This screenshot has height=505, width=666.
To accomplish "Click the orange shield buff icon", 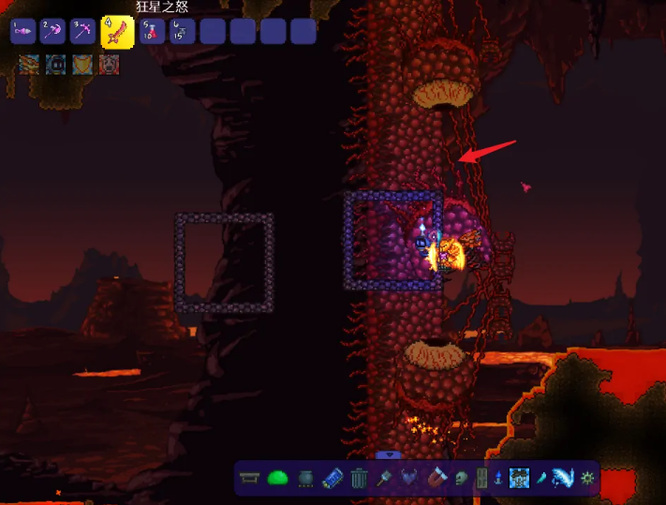I will pyautogui.click(x=82, y=65).
